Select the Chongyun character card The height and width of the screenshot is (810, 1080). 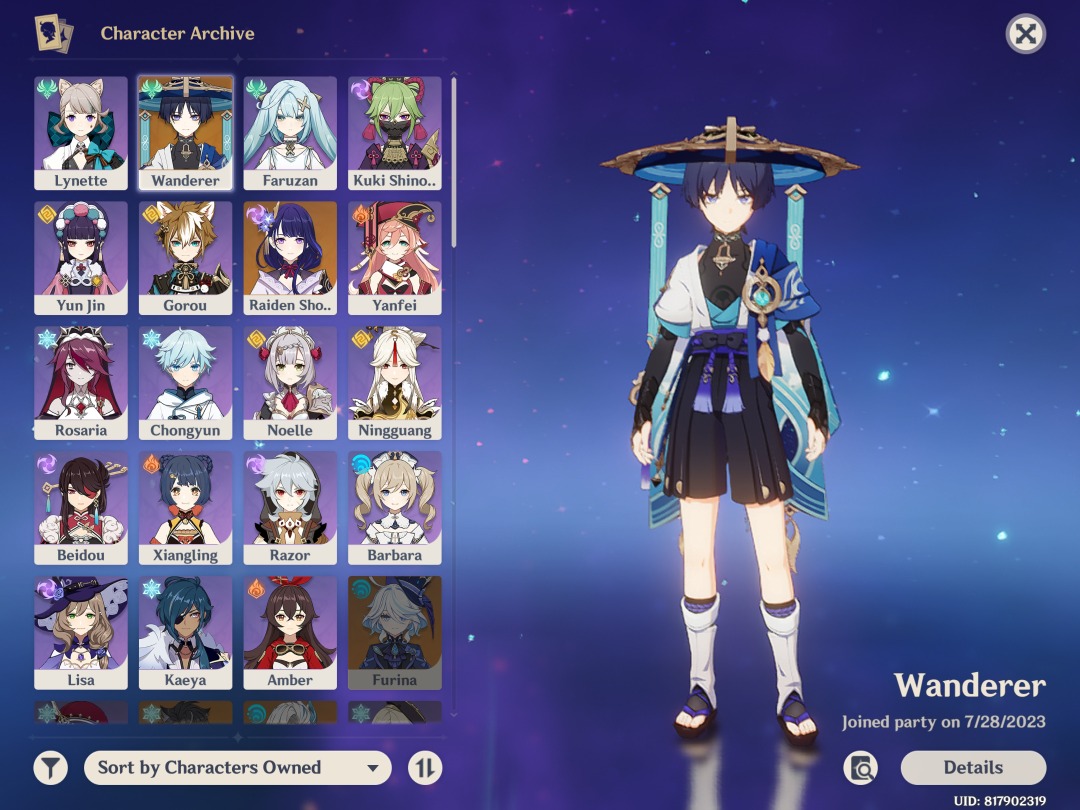(186, 383)
